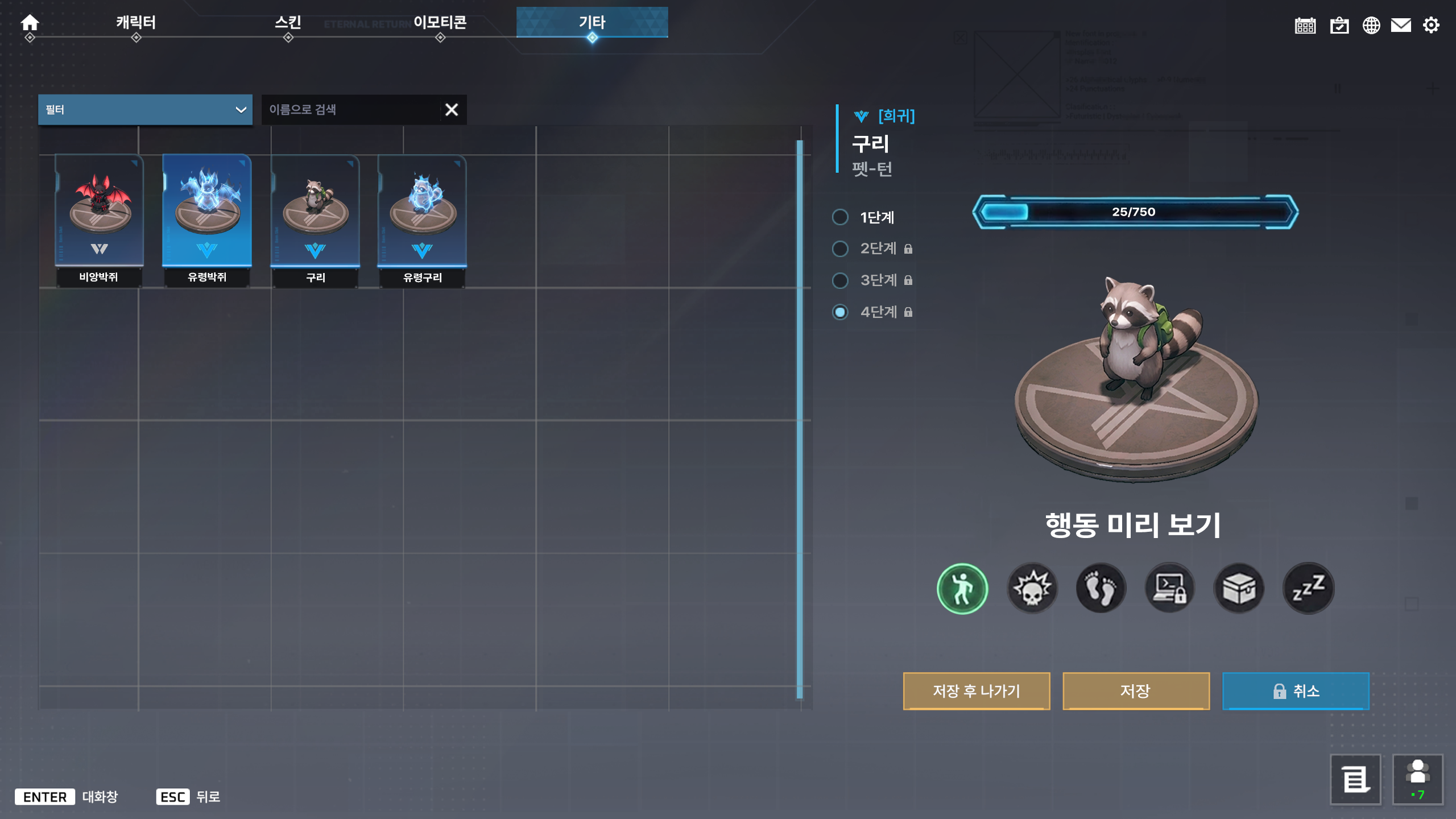
Task: Open the event calendar icon
Action: pyautogui.click(x=1306, y=25)
